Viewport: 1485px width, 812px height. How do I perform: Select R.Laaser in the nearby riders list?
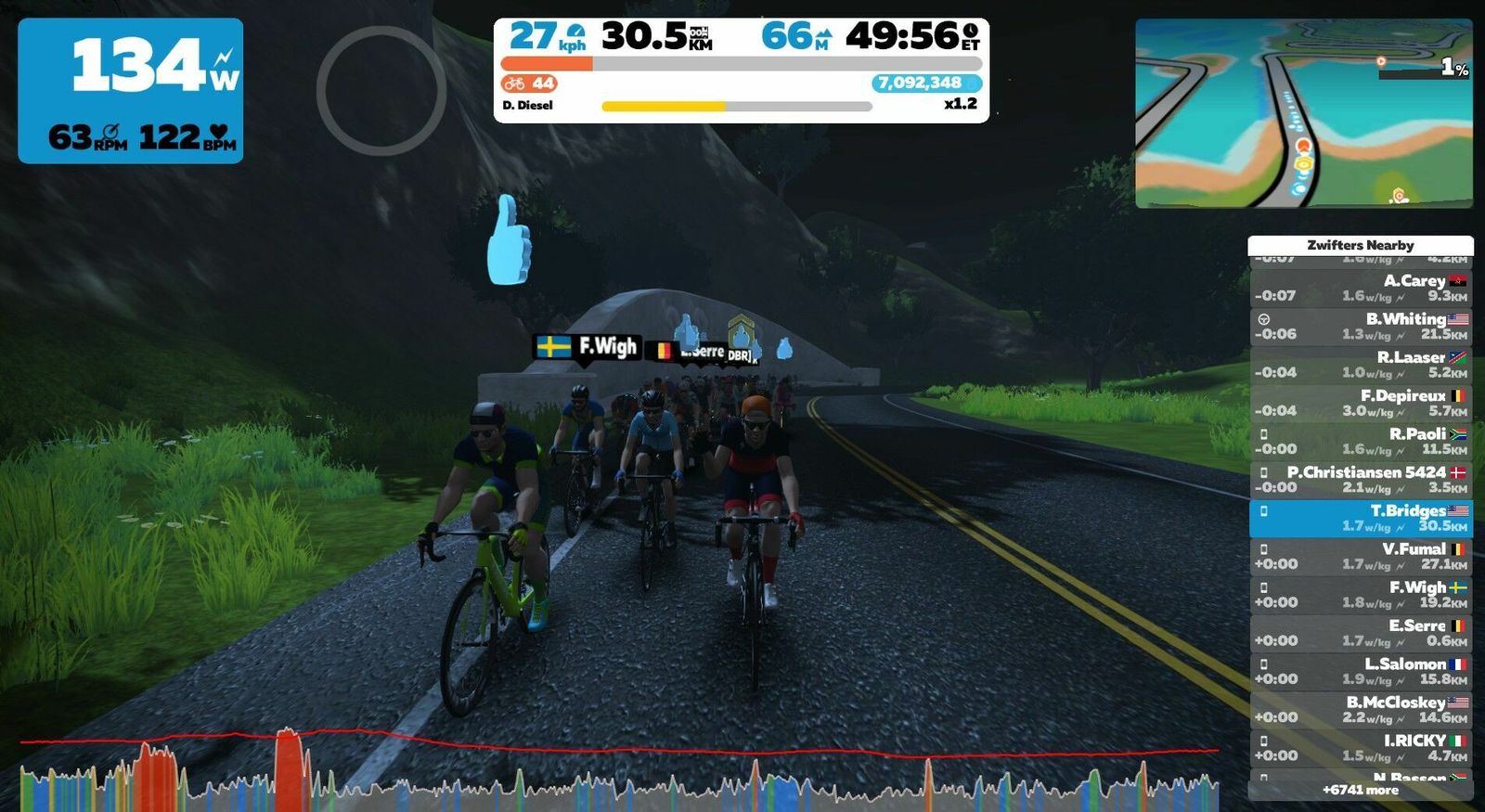click(x=1360, y=364)
